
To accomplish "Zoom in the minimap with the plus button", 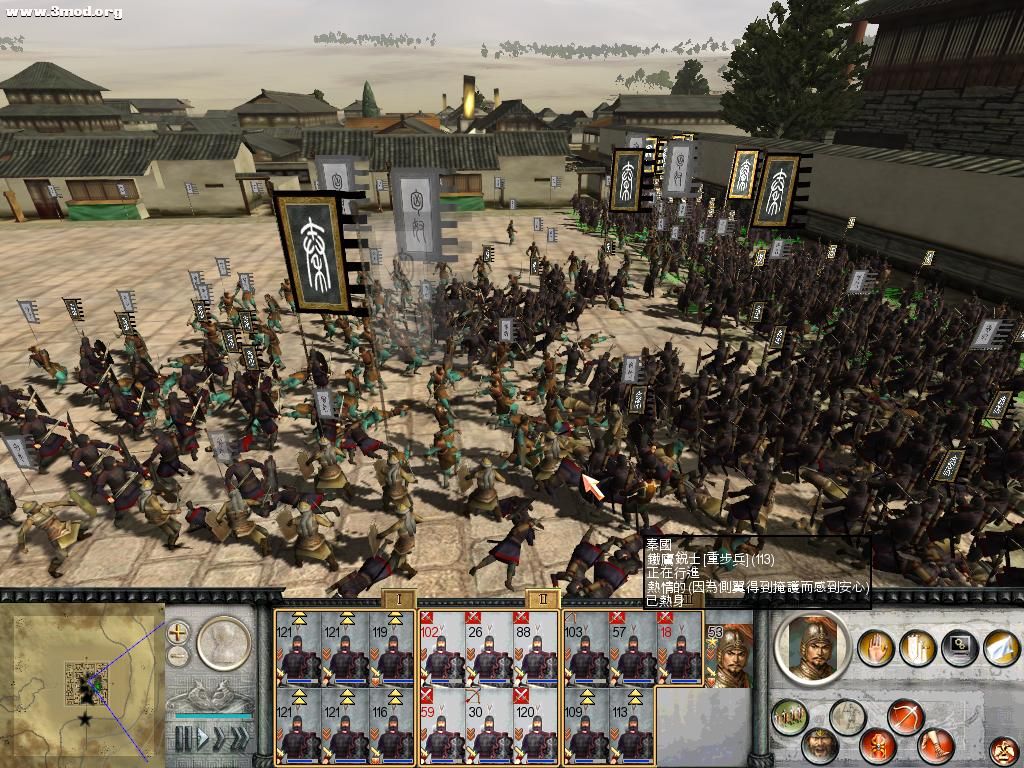I will pyautogui.click(x=178, y=632).
